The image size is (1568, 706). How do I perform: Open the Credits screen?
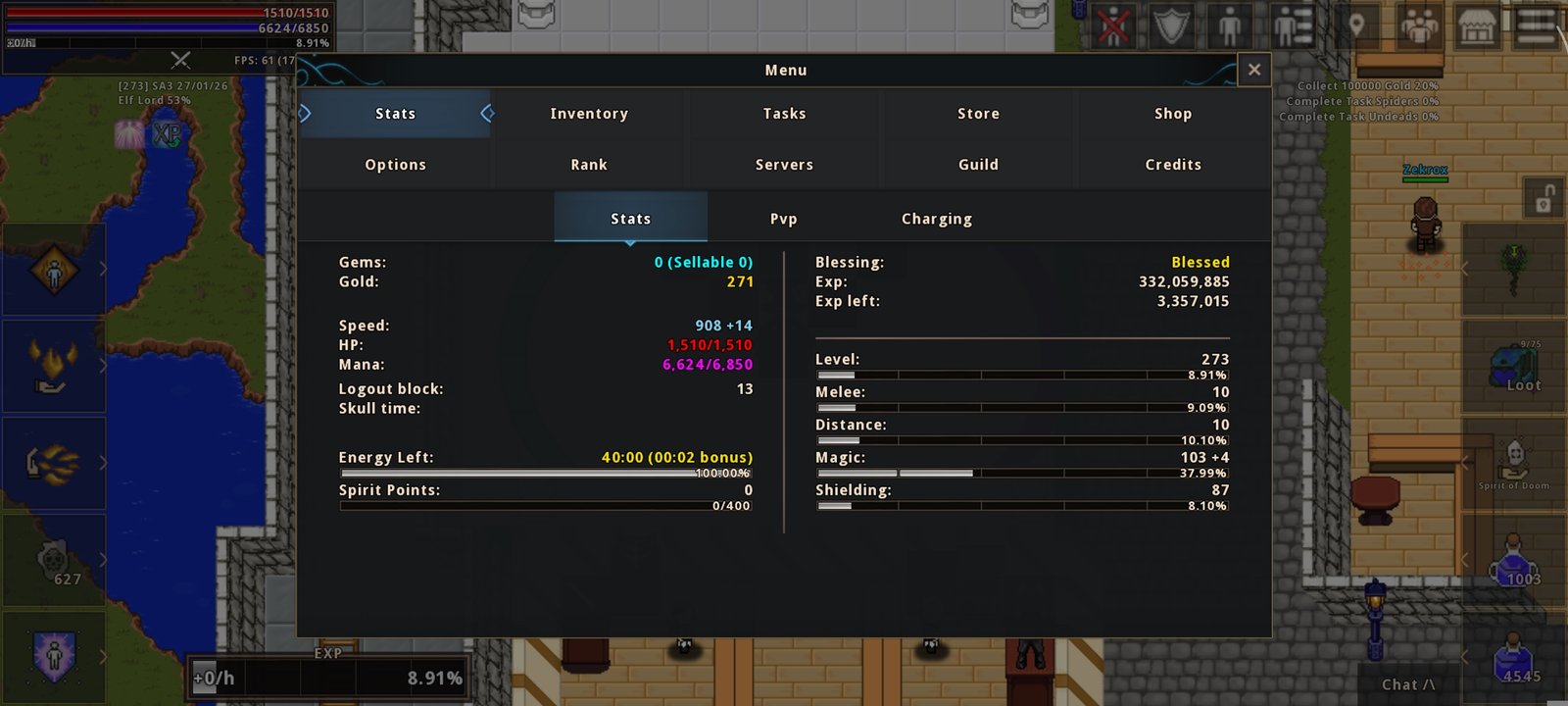(x=1173, y=164)
